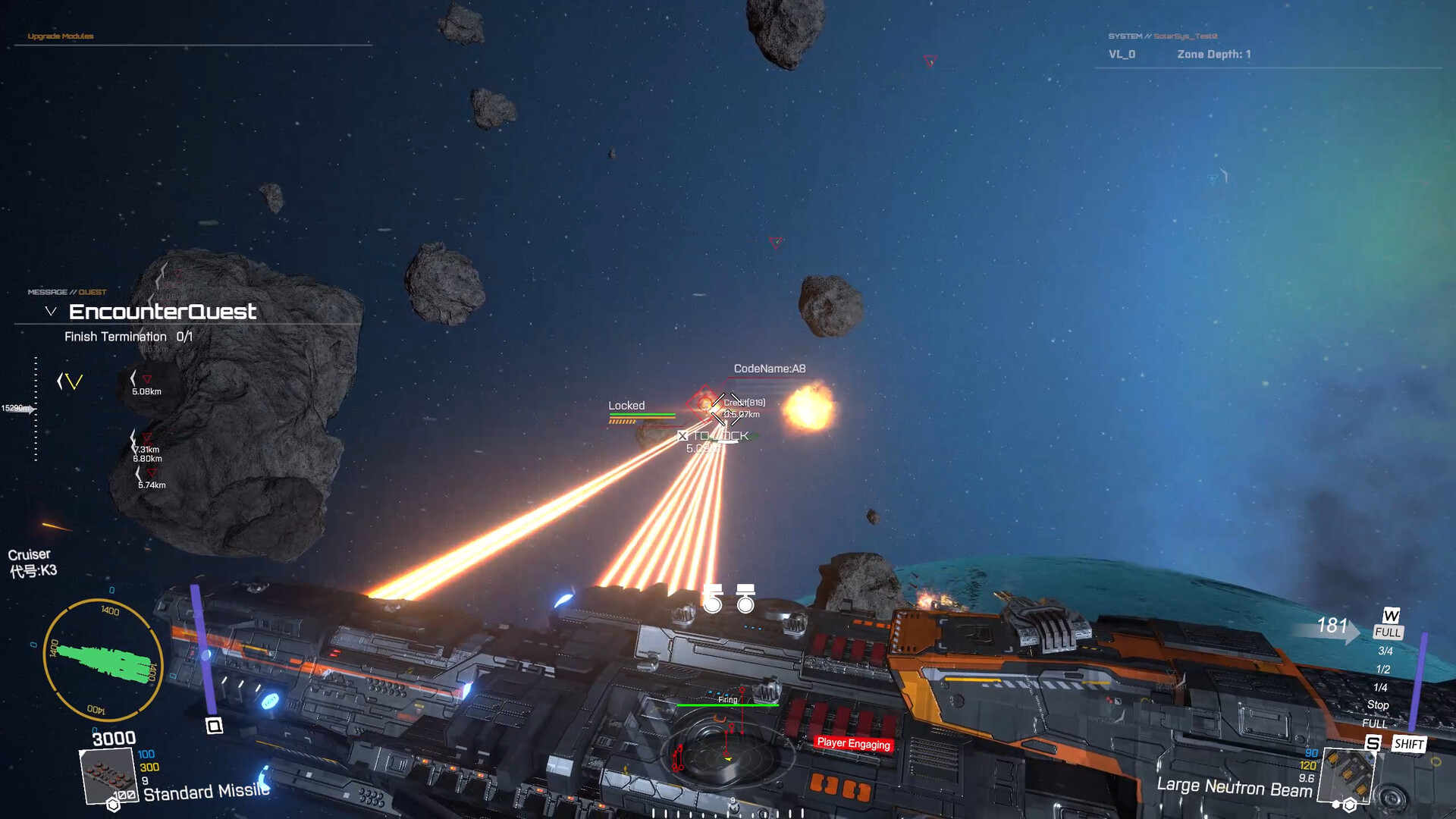
Task: Collapse the EncounterQuest message with its chevron
Action: click(50, 309)
